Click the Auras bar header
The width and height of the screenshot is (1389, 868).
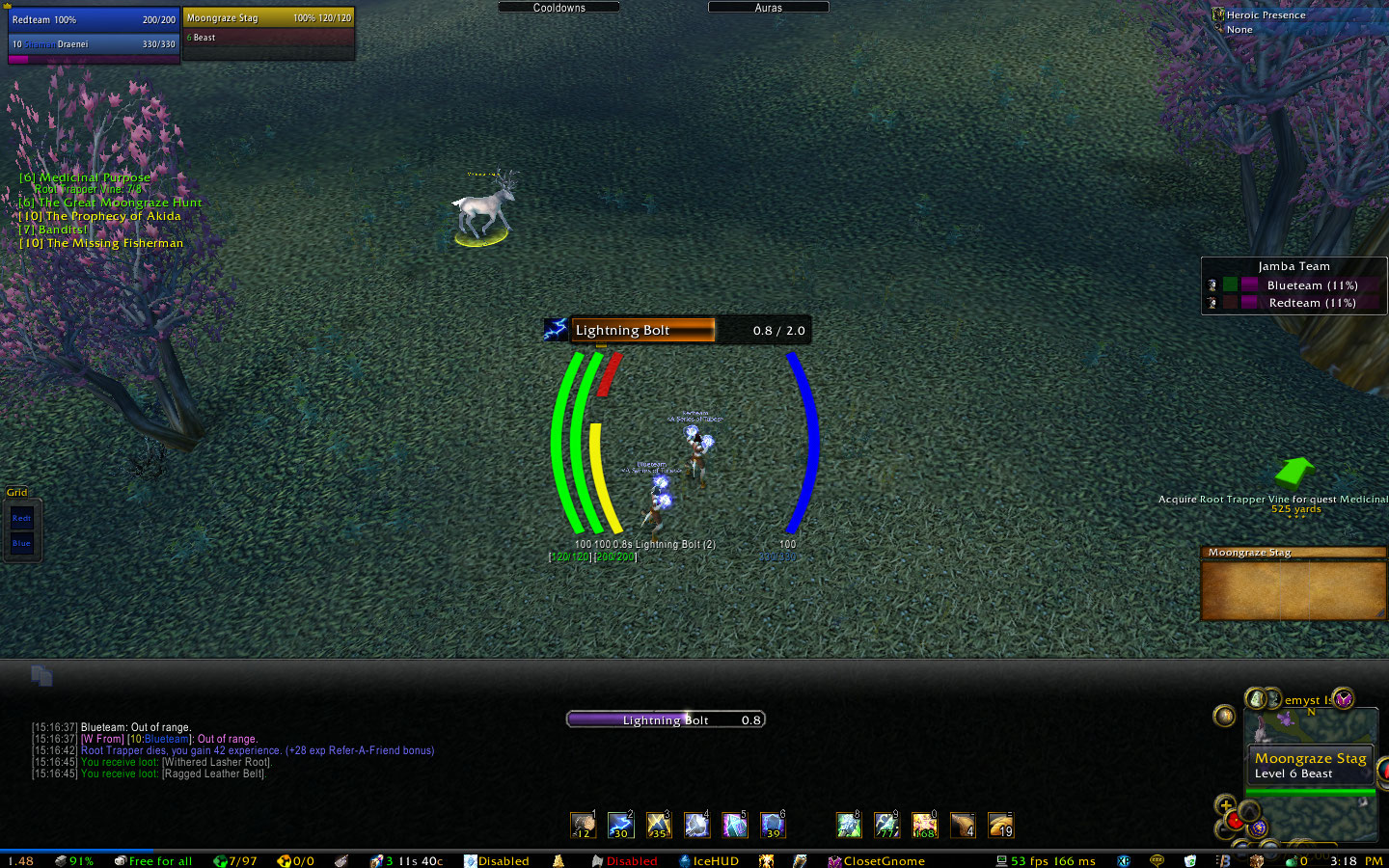[x=768, y=8]
